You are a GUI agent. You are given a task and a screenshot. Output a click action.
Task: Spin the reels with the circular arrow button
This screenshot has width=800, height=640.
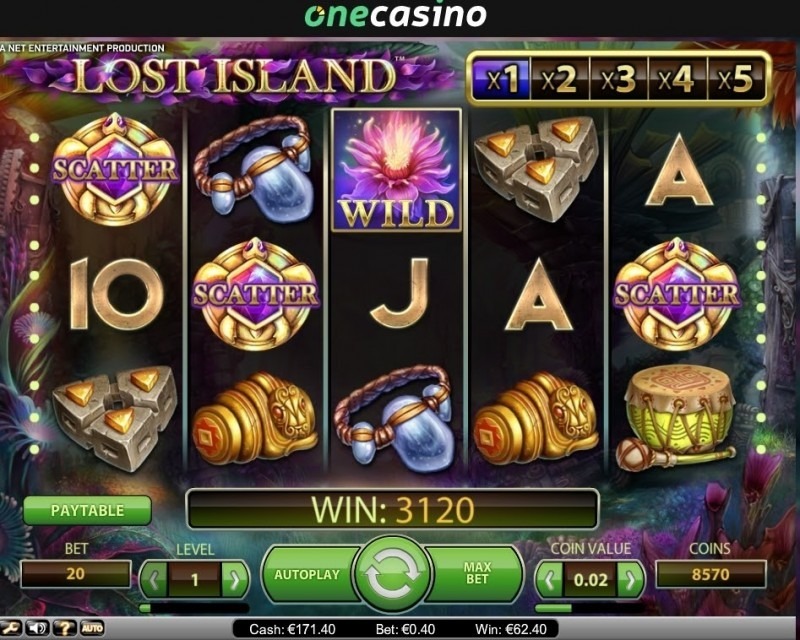392,575
